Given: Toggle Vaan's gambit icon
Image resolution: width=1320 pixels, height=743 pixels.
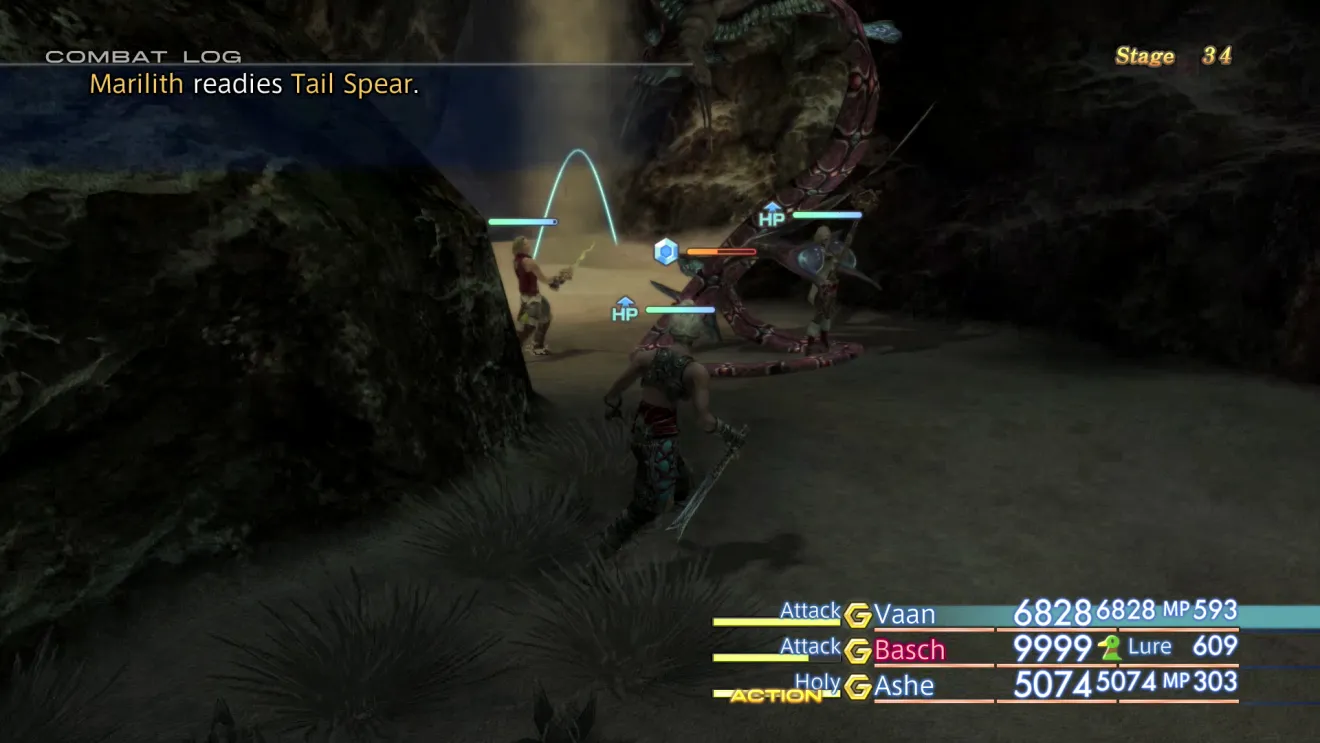Looking at the screenshot, I should point(857,615).
